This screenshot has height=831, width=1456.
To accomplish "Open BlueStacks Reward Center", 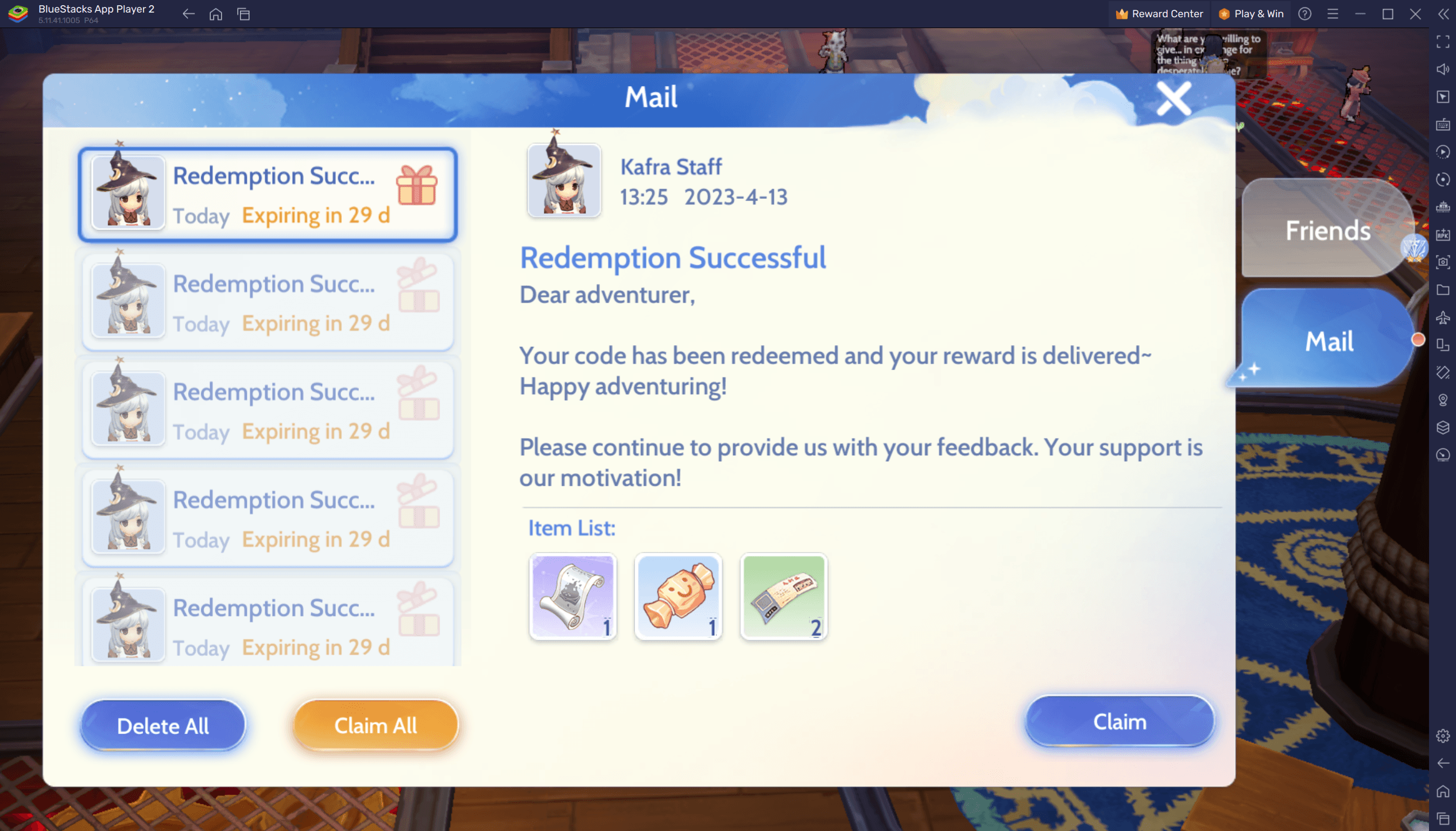I will (1159, 14).
